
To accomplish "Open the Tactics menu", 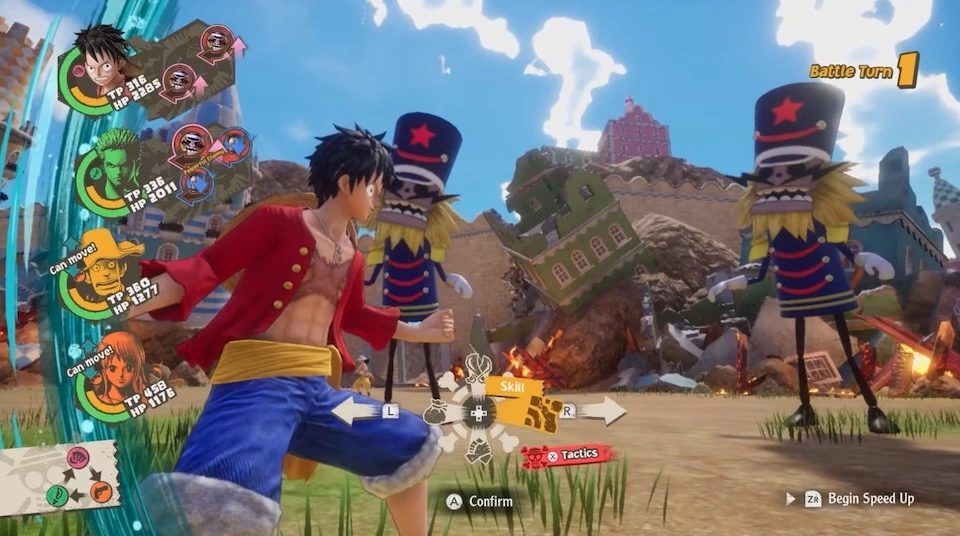I will click(566, 455).
